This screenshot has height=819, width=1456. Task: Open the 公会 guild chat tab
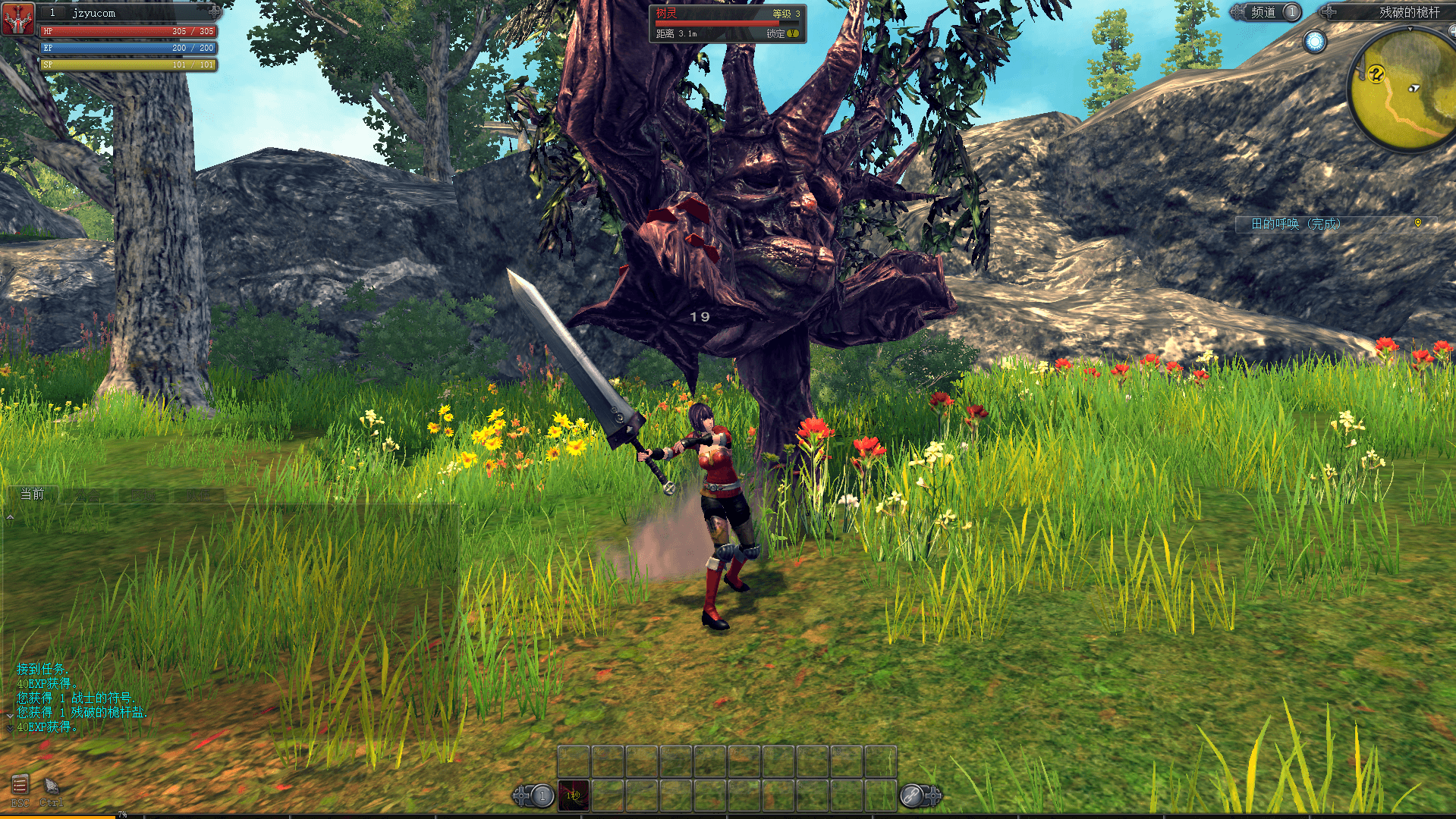[x=86, y=496]
